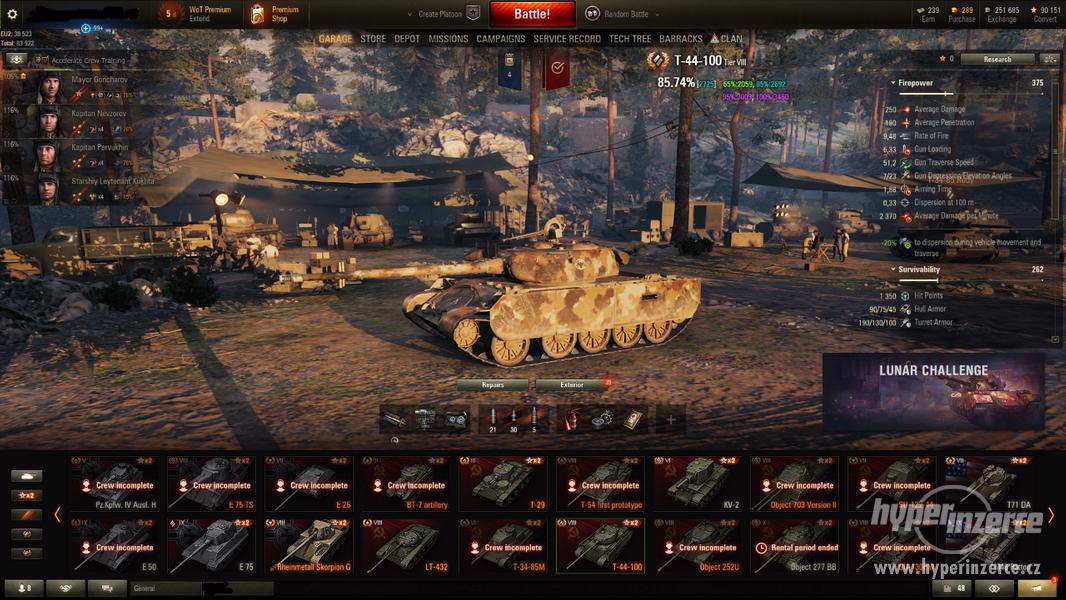Open the Repairs panel
This screenshot has width=1066, height=600.
click(492, 384)
